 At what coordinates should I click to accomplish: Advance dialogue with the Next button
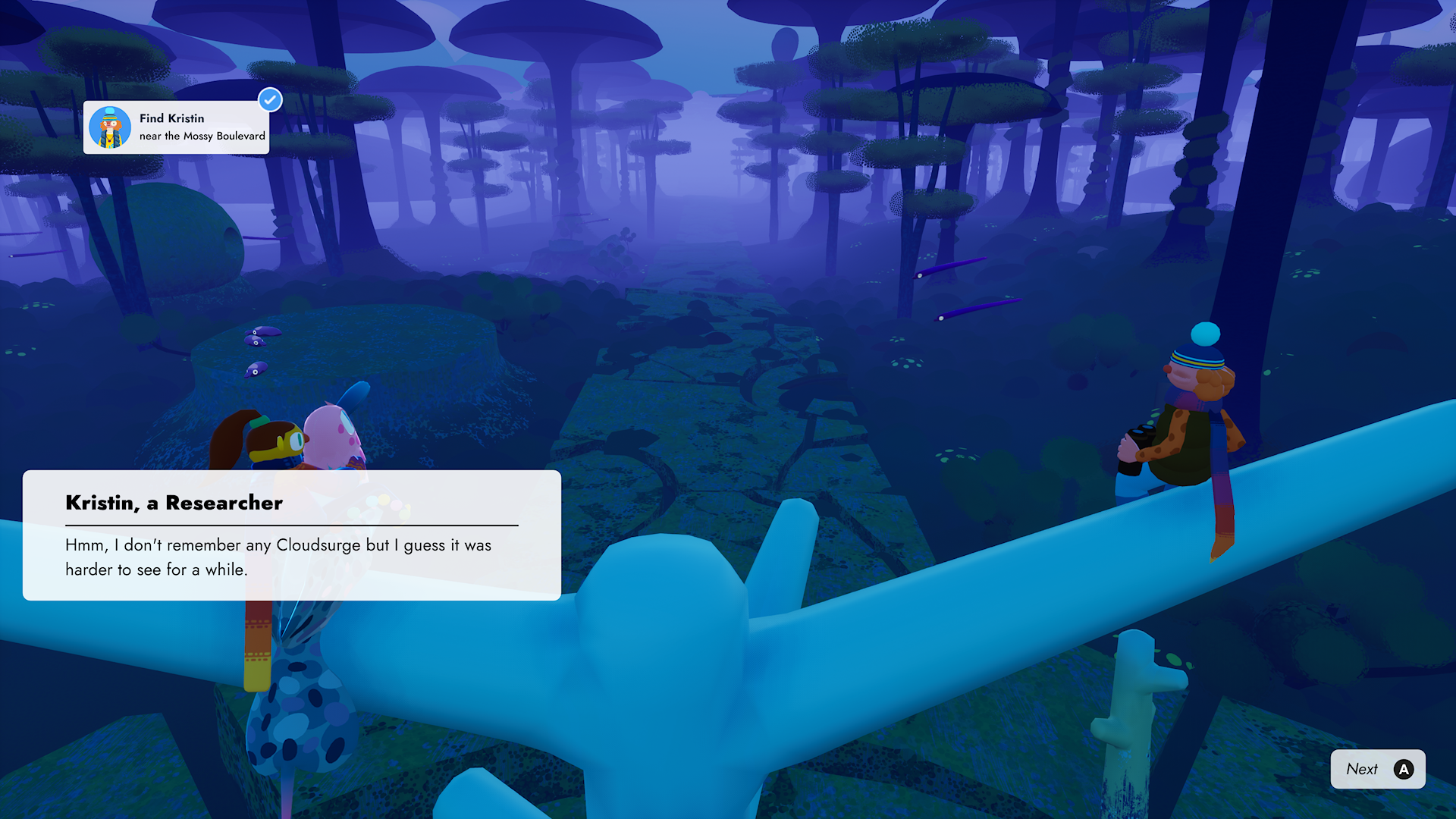pyautogui.click(x=1377, y=769)
